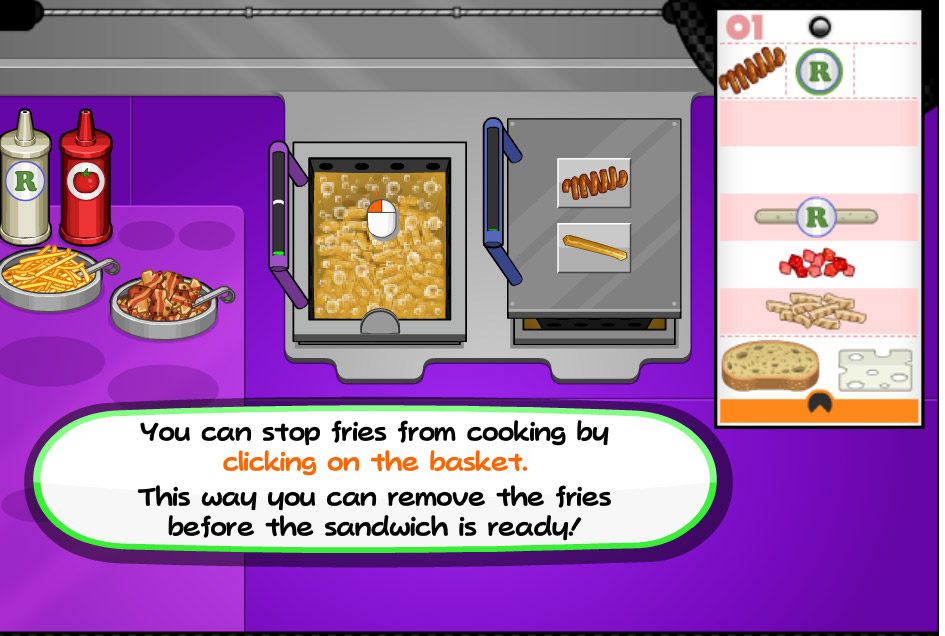Choose the straight fries button
The width and height of the screenshot is (945, 636).
pyautogui.click(x=593, y=247)
